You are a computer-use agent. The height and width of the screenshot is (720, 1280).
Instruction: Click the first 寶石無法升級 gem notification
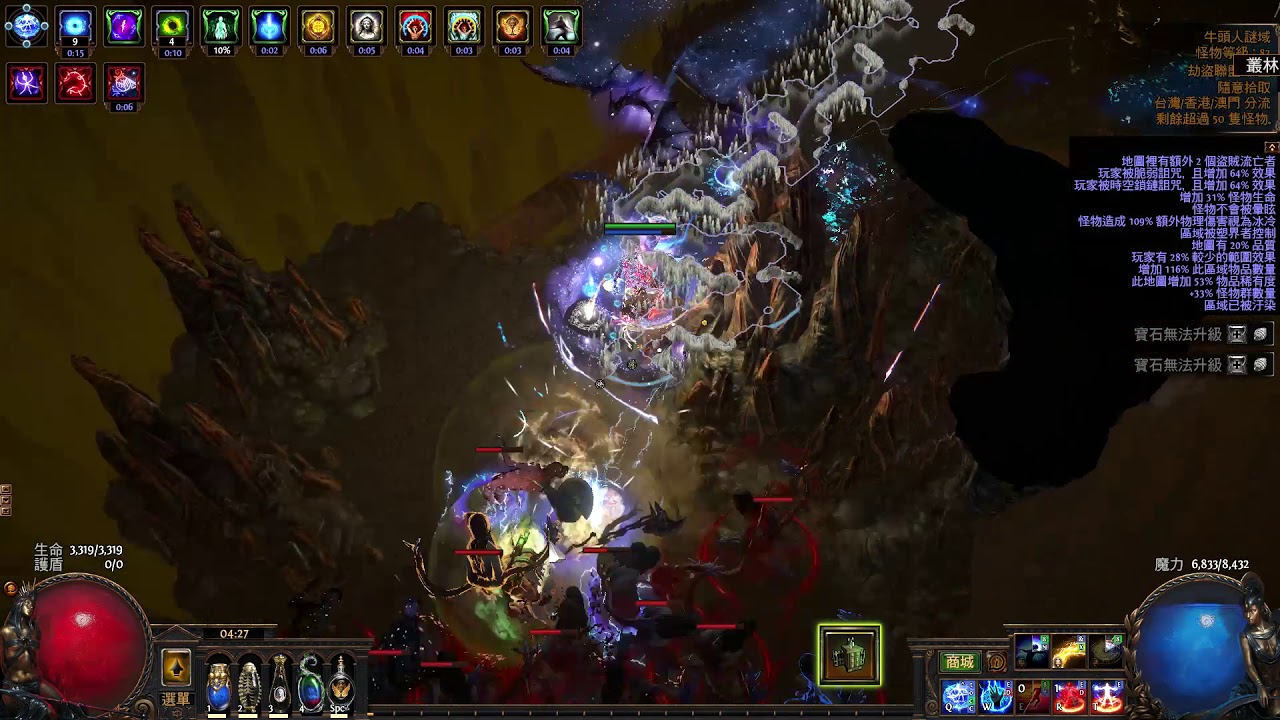tap(1177, 335)
